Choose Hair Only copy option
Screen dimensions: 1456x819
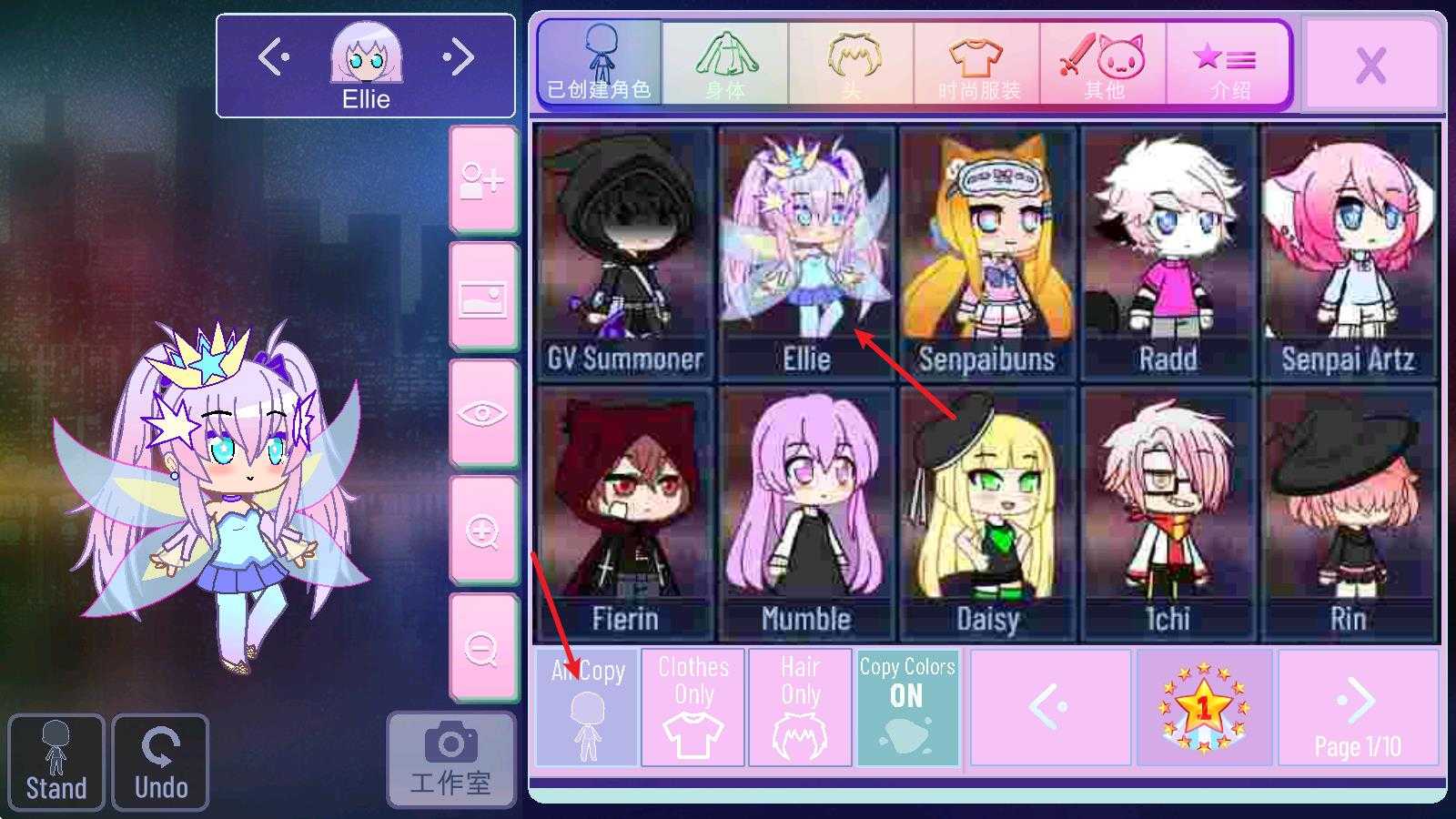(x=800, y=707)
